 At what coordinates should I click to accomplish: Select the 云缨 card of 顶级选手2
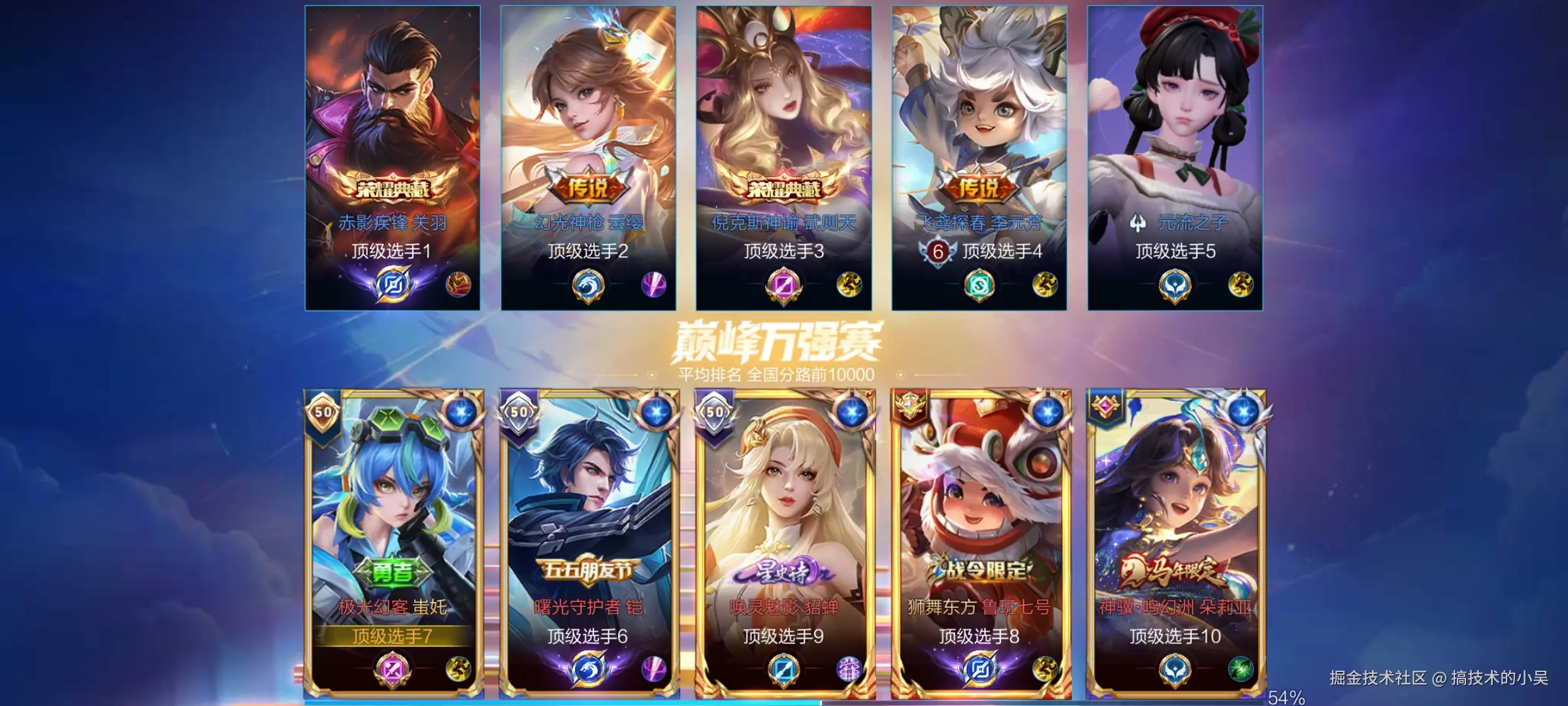(x=588, y=157)
